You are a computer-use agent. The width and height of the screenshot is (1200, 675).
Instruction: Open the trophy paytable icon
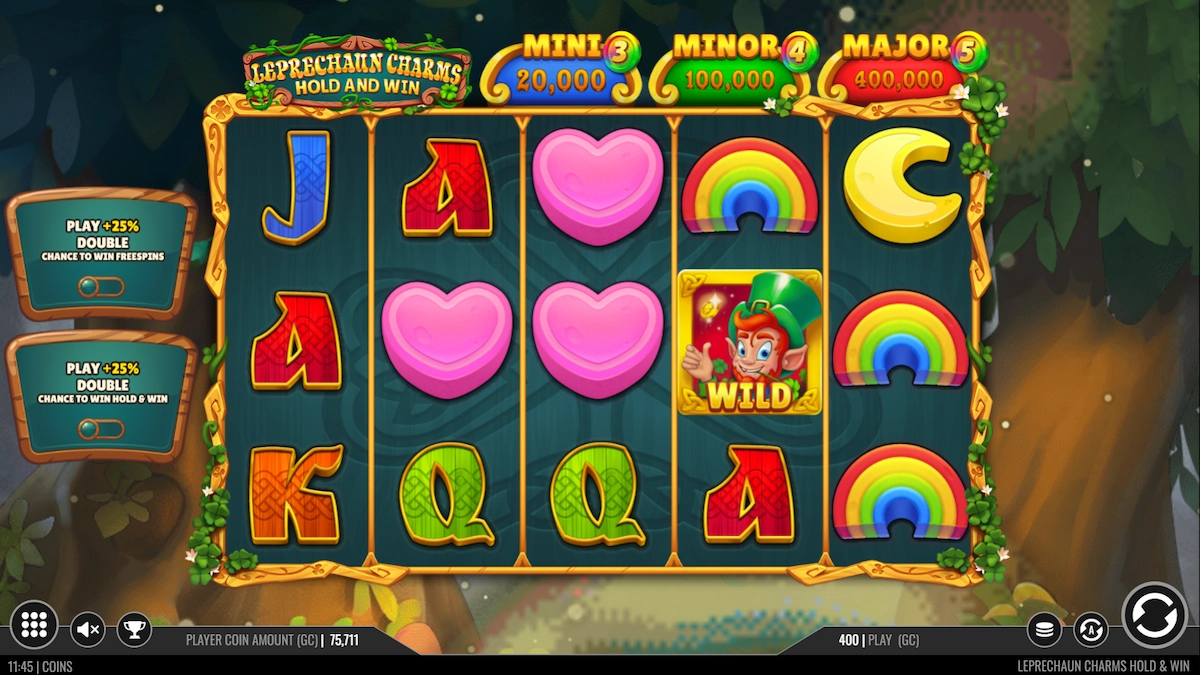click(134, 629)
